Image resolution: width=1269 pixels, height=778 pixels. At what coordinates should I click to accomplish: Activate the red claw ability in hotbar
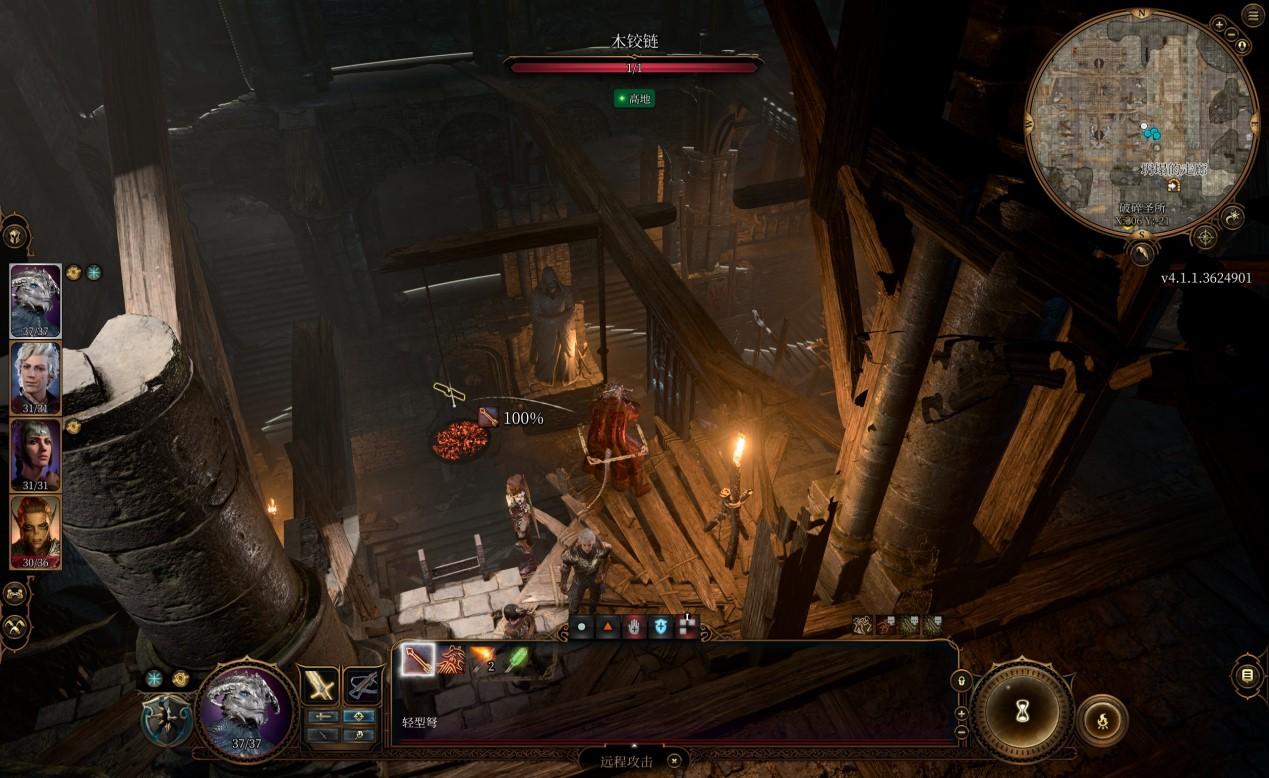452,659
